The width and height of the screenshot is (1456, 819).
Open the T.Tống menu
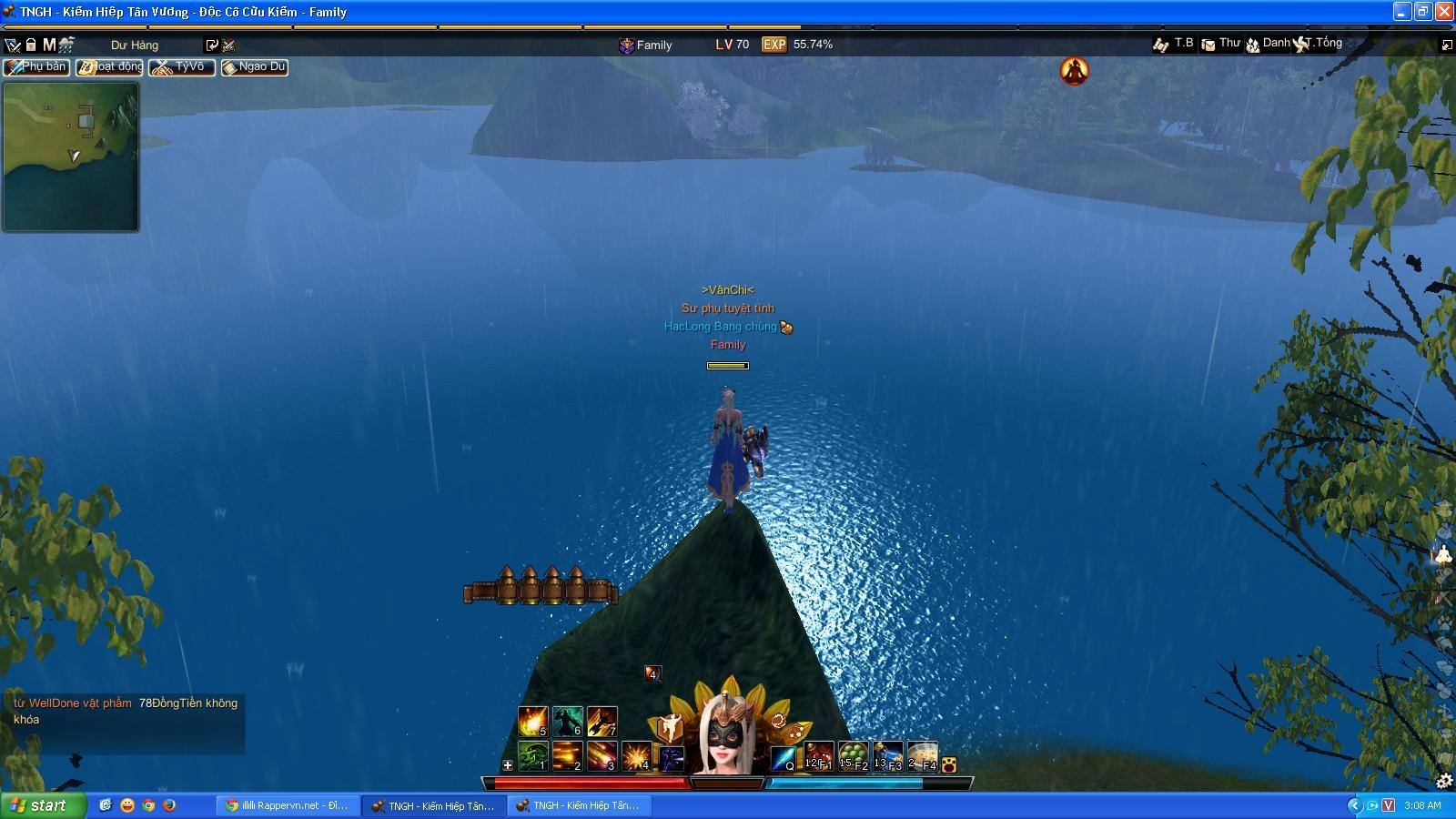pos(1319,44)
